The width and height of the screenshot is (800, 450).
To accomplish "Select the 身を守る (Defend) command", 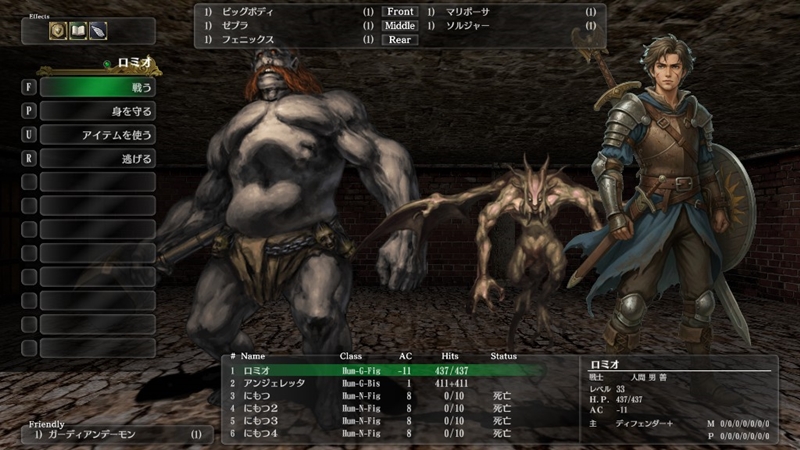I will coord(97,111).
